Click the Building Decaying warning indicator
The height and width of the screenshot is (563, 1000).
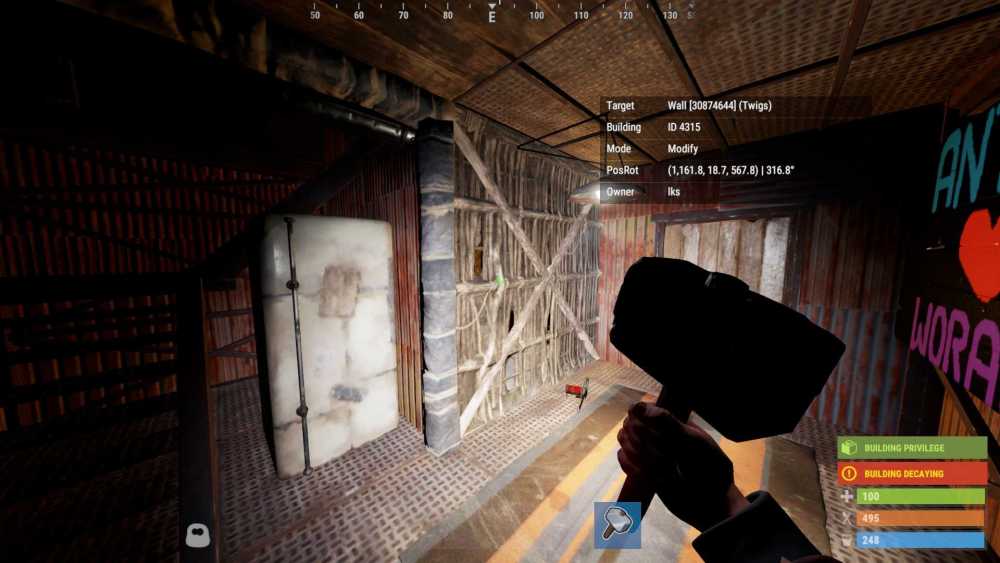tap(912, 473)
